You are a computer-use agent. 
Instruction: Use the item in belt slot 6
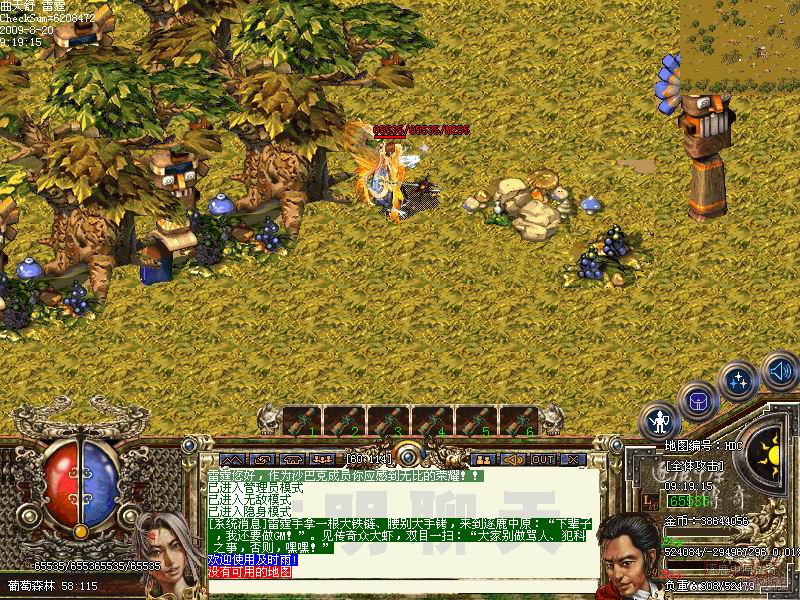pyautogui.click(x=520, y=421)
